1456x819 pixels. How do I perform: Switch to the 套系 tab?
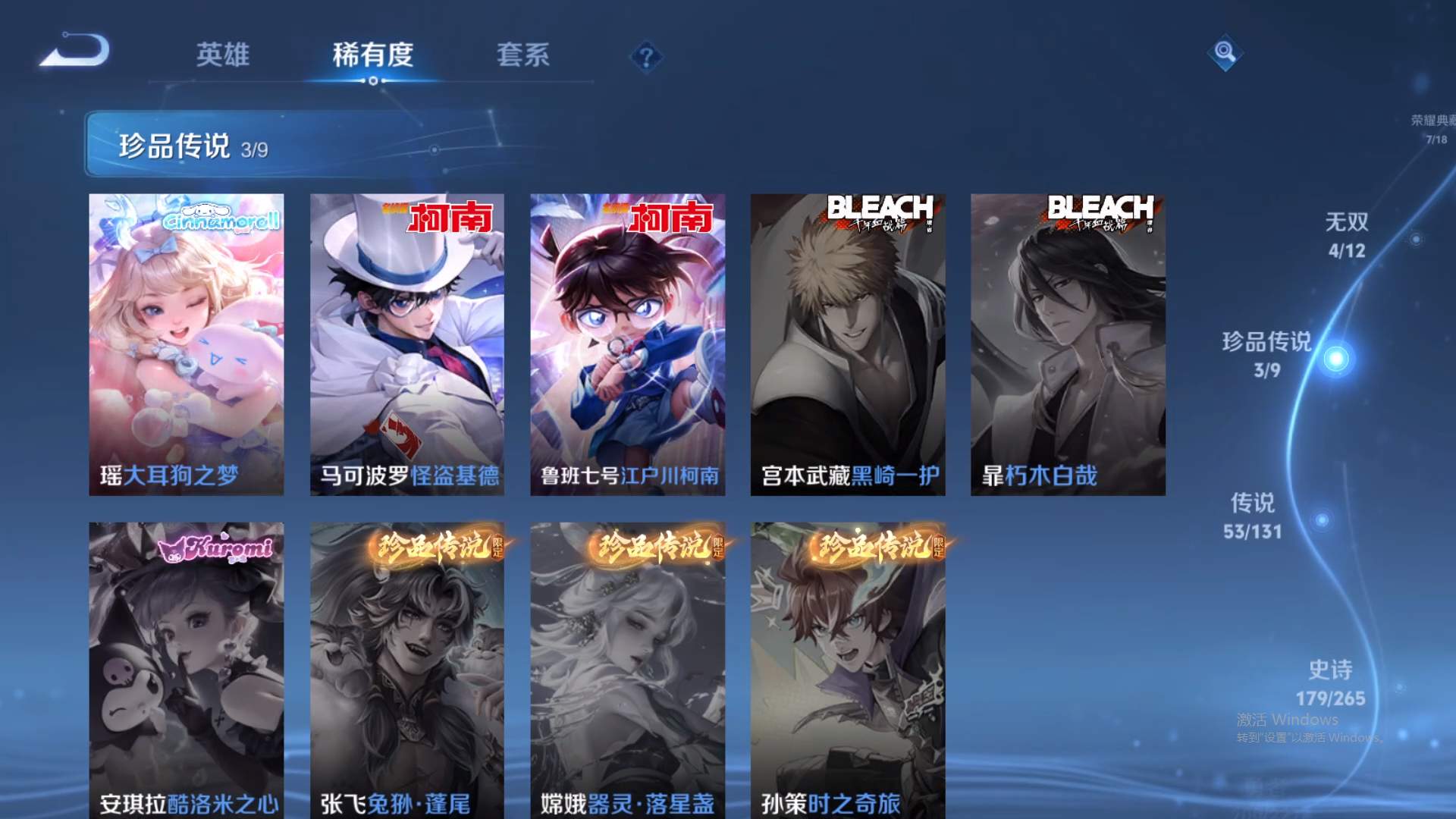[525, 55]
